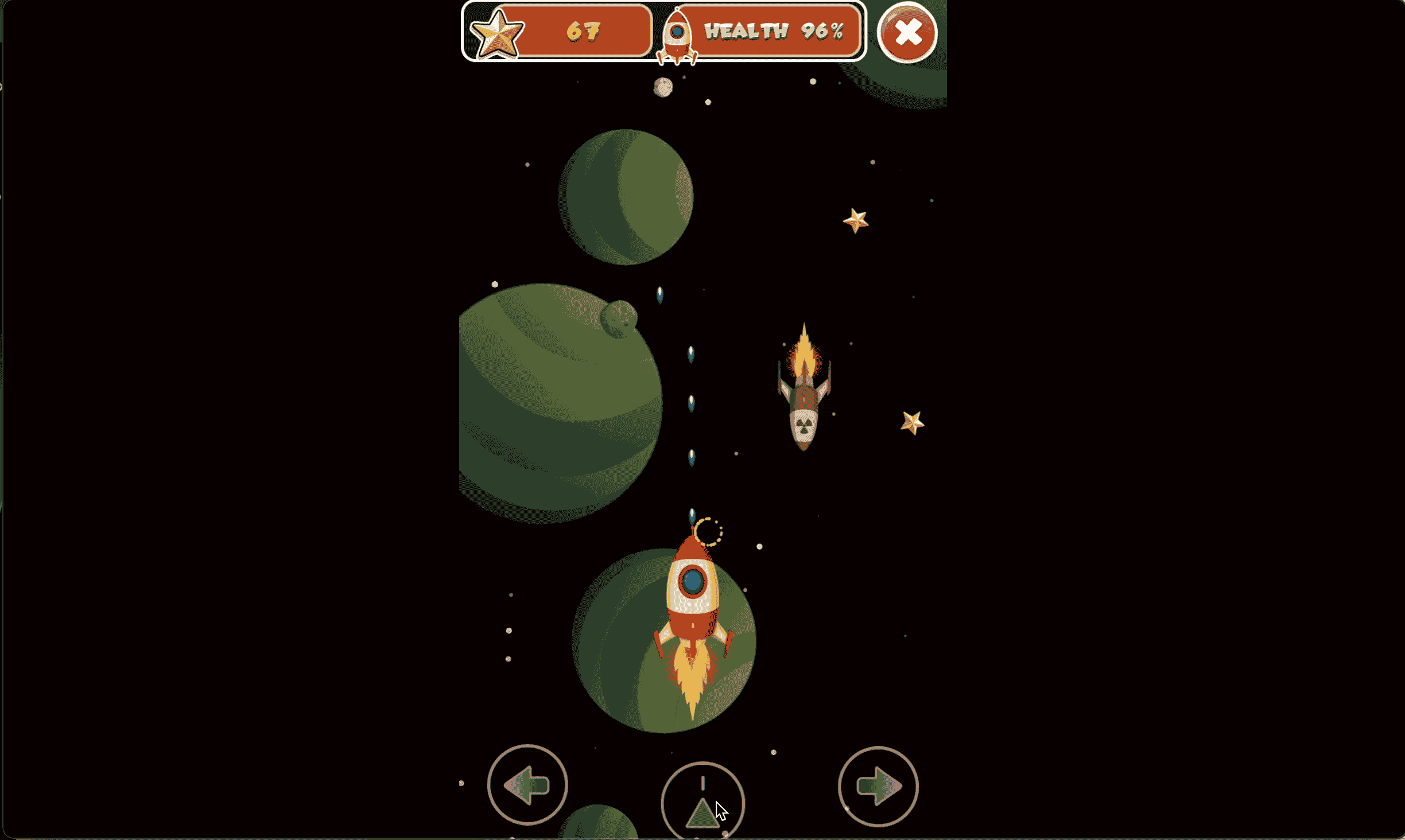Tap the center triangle fire button
The height and width of the screenshot is (840, 1405).
[702, 803]
